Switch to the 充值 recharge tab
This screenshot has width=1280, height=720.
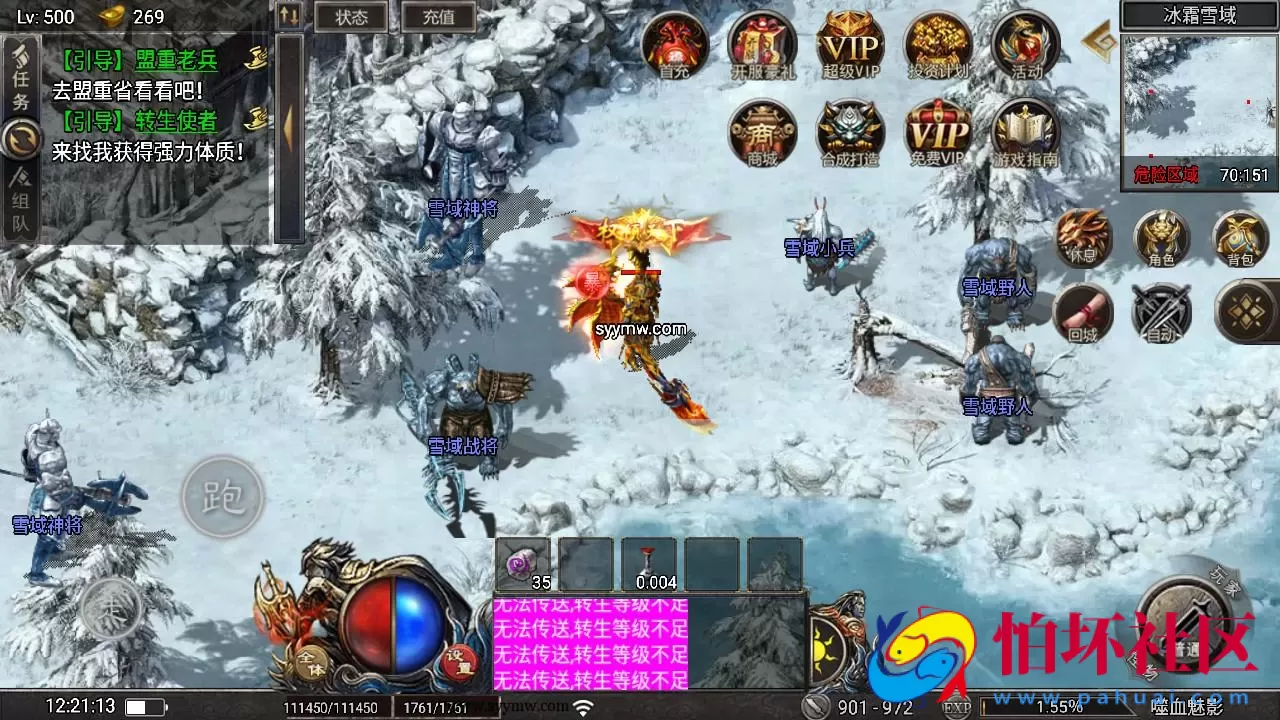coord(439,16)
